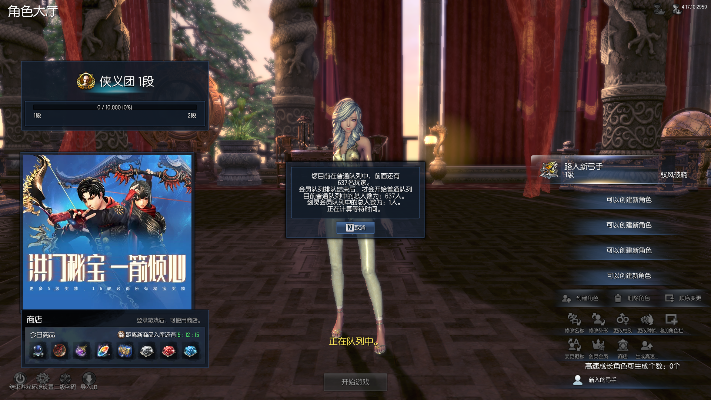Click the Start Game button
This screenshot has height=400, width=711.
355,381
